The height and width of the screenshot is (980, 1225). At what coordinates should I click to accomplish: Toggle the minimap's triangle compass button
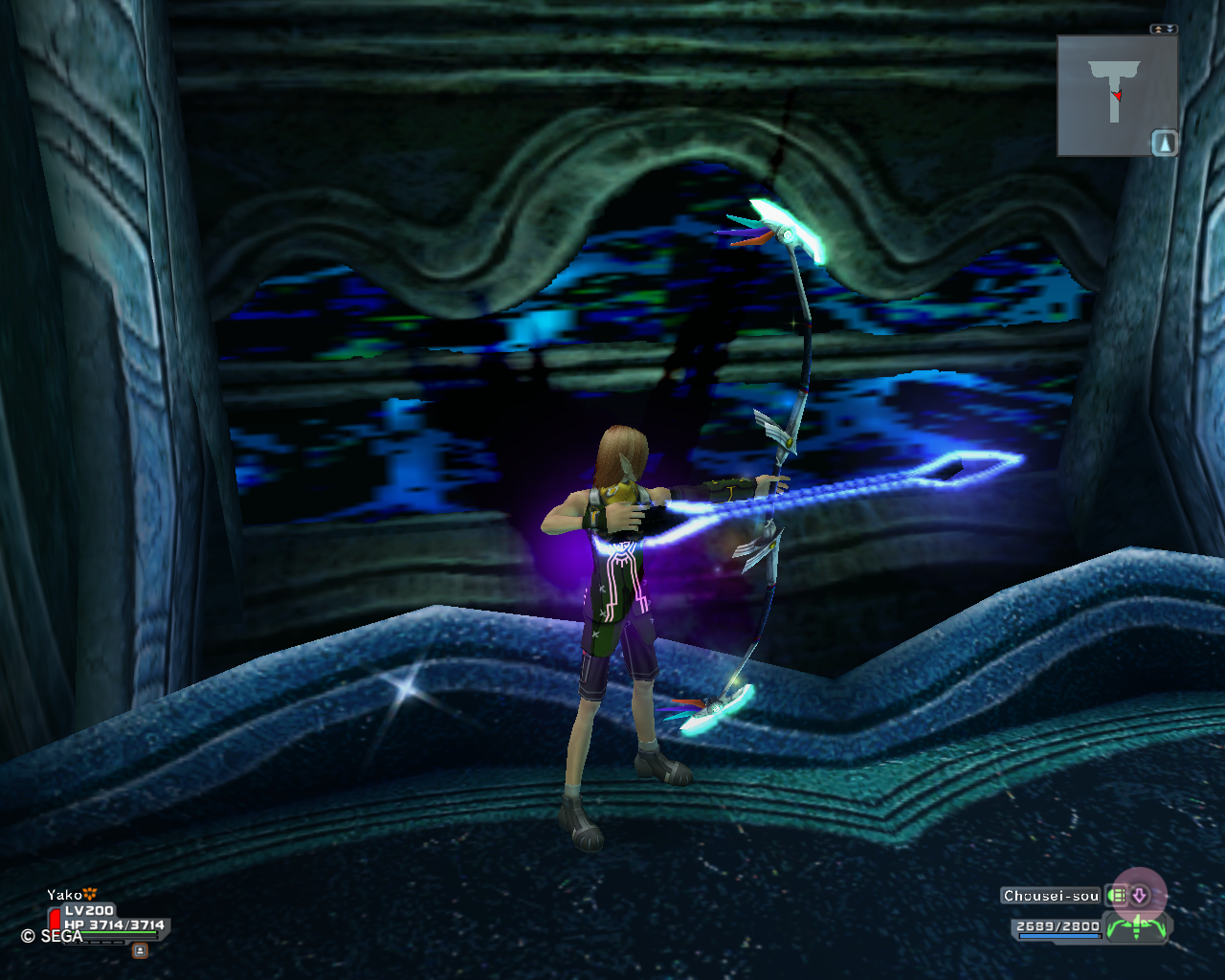click(x=1164, y=143)
